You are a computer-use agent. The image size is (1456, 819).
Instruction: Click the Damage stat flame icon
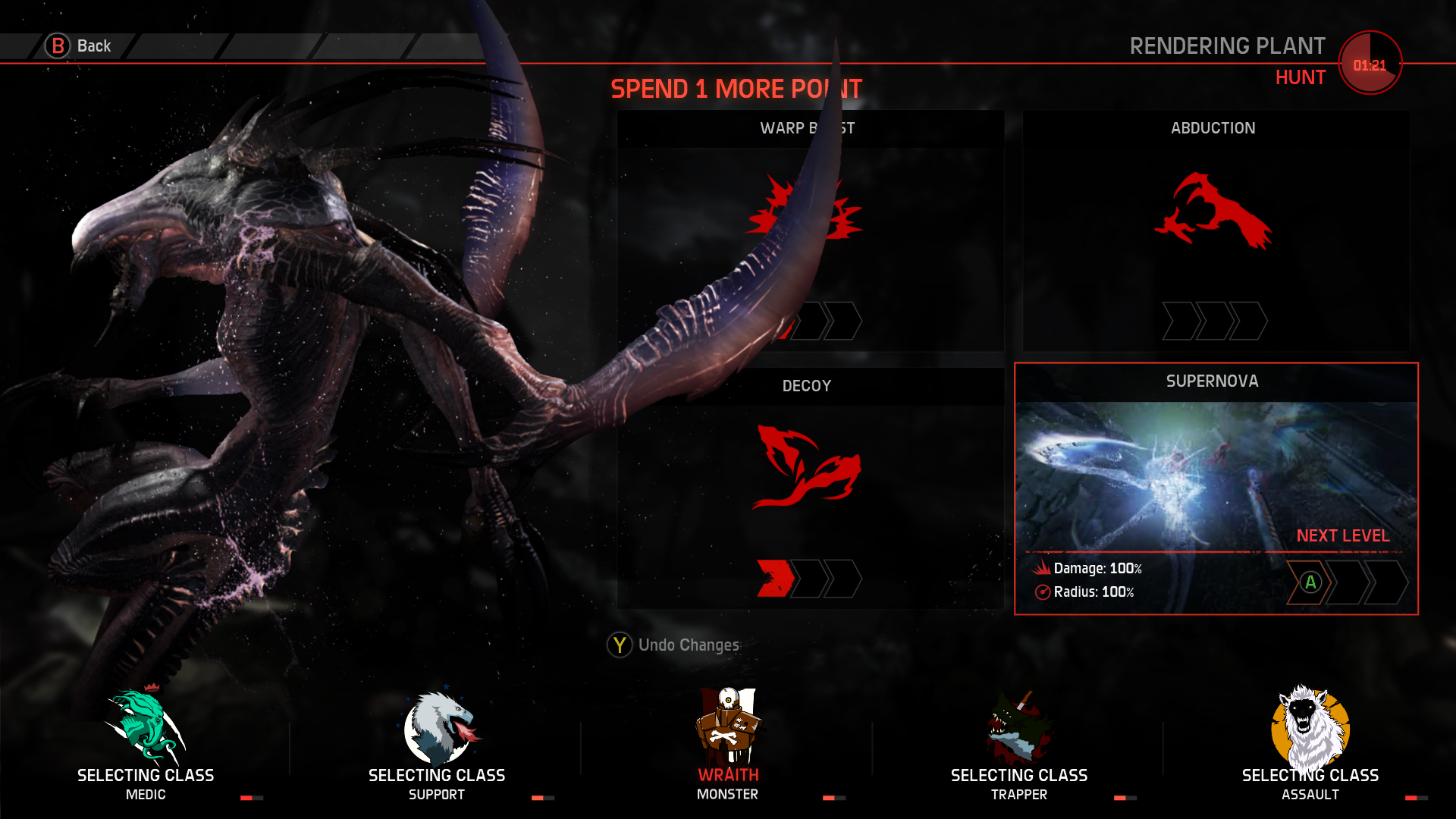point(1043,567)
